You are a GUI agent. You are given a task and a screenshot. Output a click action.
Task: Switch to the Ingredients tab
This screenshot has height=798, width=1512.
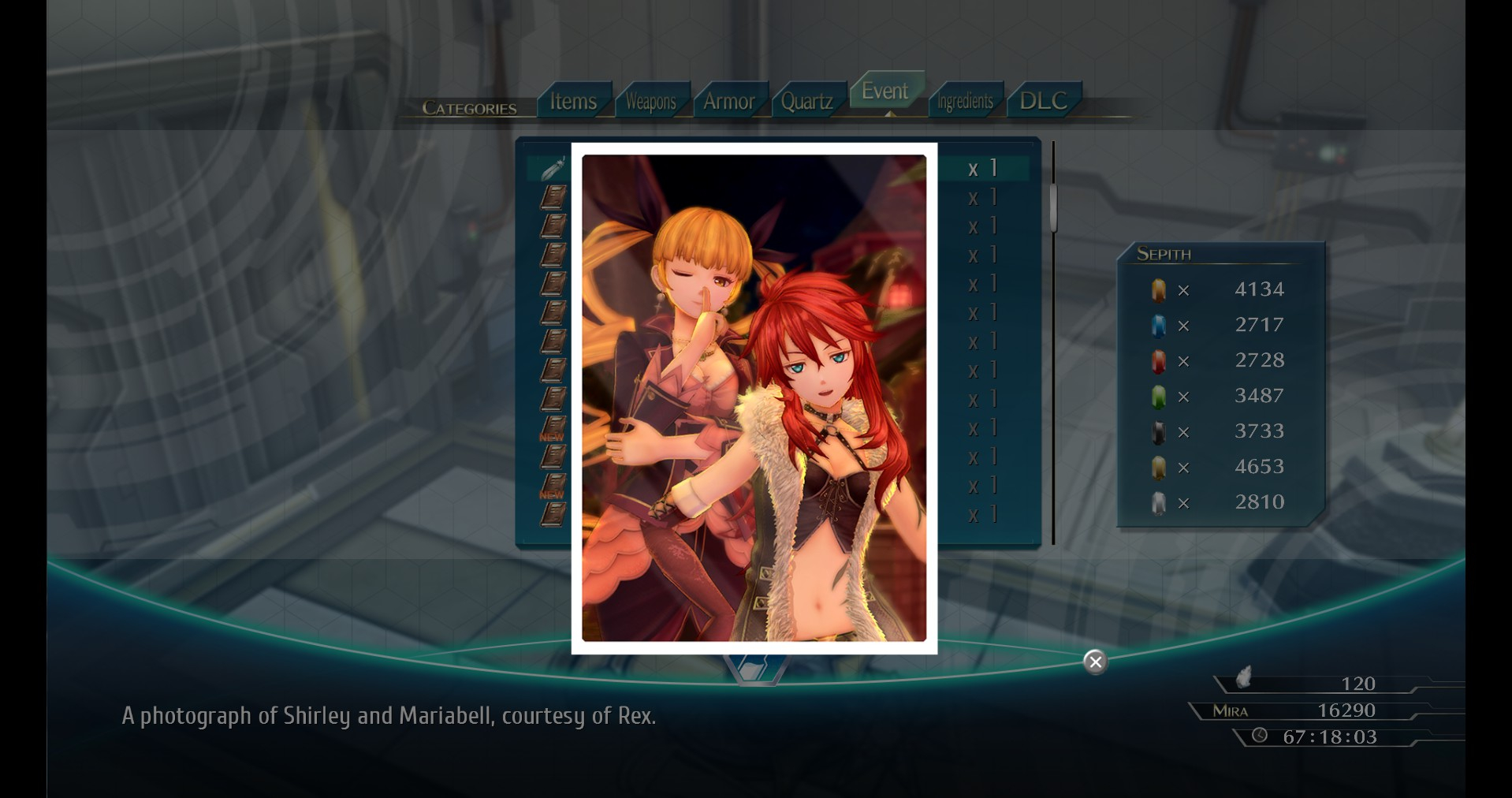click(x=965, y=101)
